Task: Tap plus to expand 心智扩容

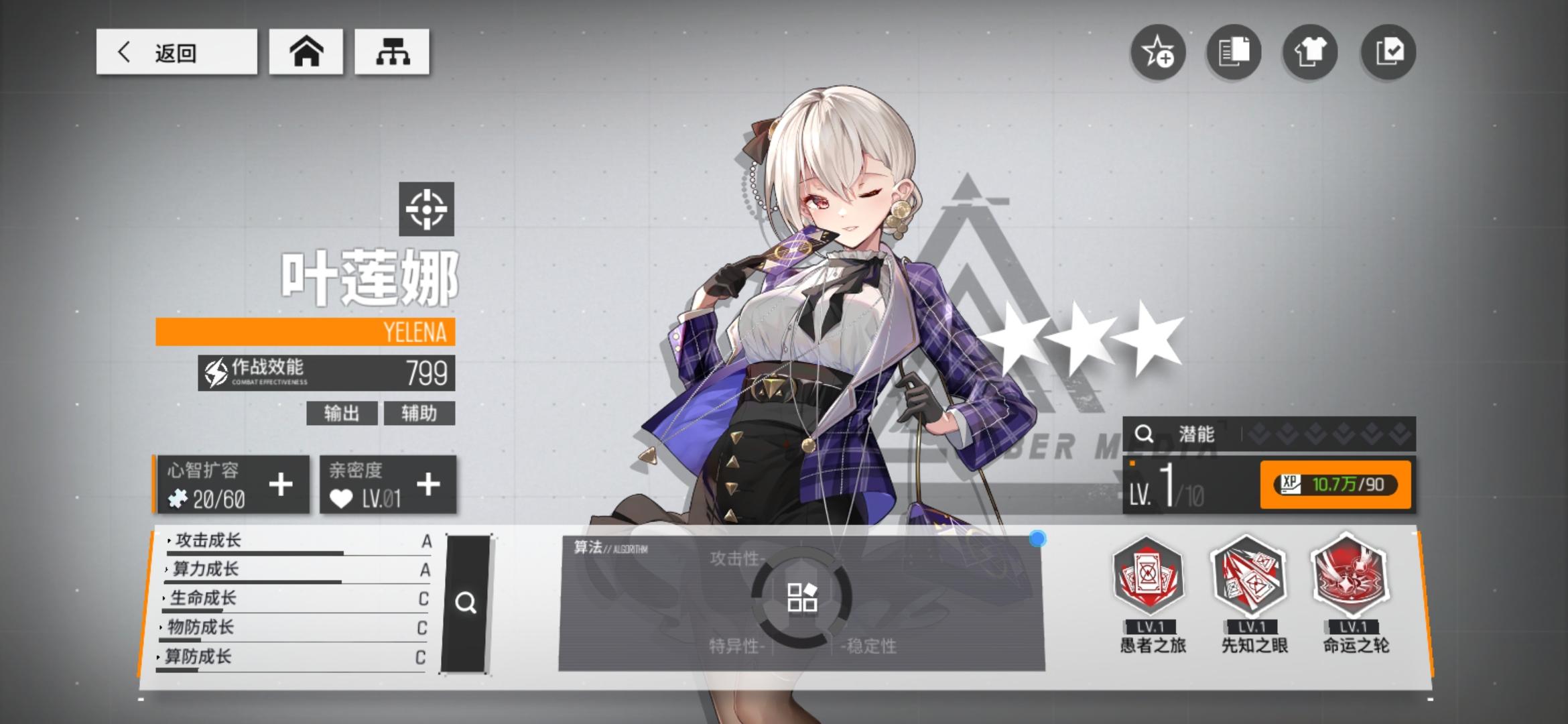Action: click(282, 484)
